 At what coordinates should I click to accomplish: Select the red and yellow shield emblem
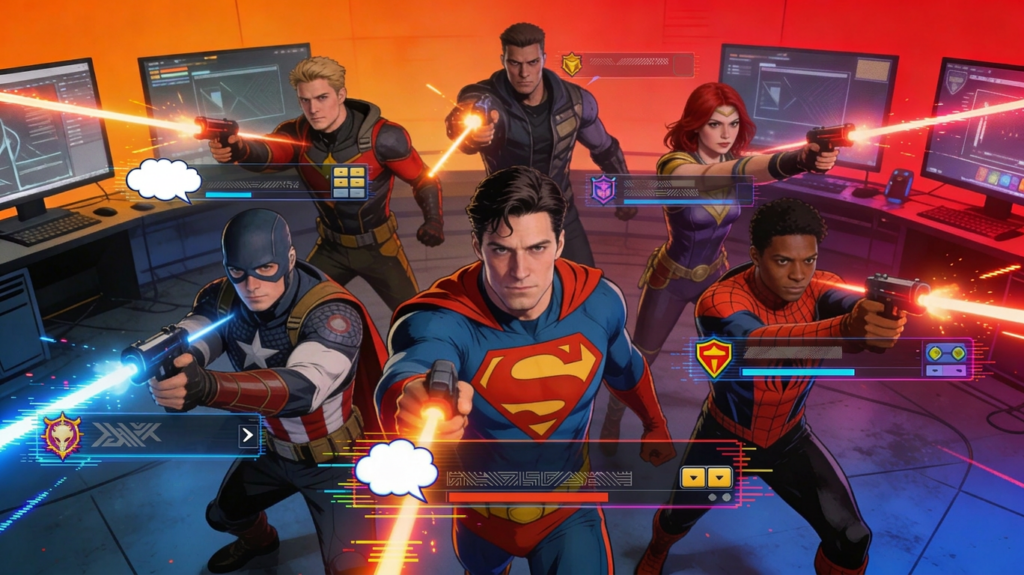(713, 357)
